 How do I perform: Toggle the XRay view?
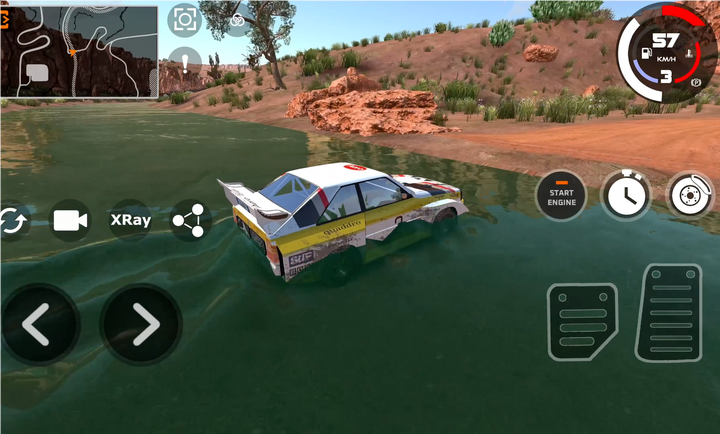coord(130,220)
